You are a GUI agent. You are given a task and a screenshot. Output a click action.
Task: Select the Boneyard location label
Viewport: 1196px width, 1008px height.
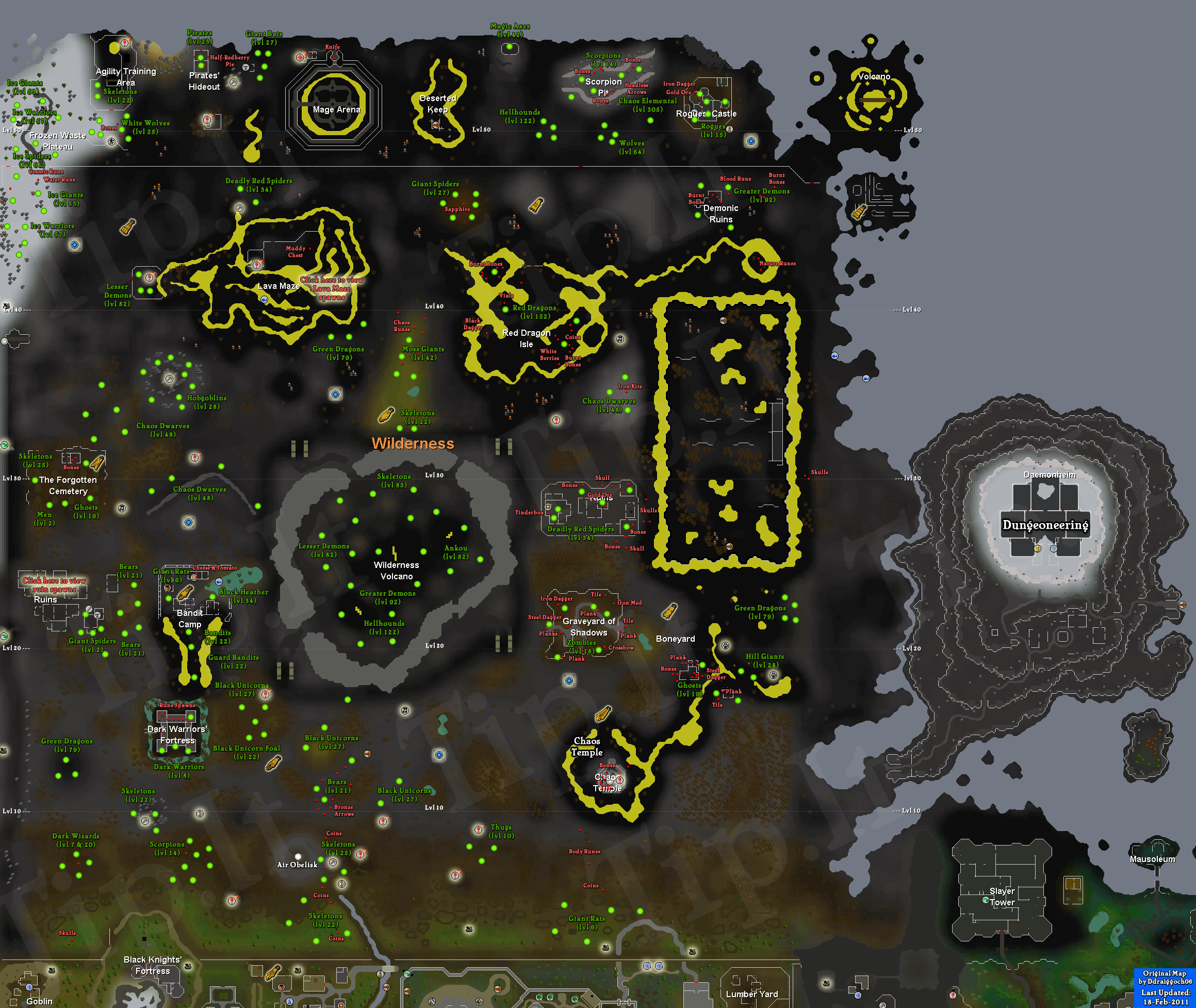point(675,639)
